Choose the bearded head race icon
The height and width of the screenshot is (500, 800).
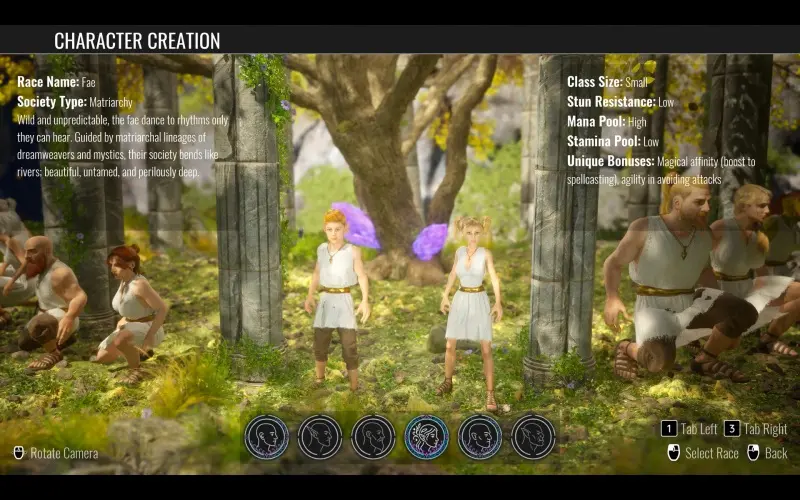[x=373, y=437]
